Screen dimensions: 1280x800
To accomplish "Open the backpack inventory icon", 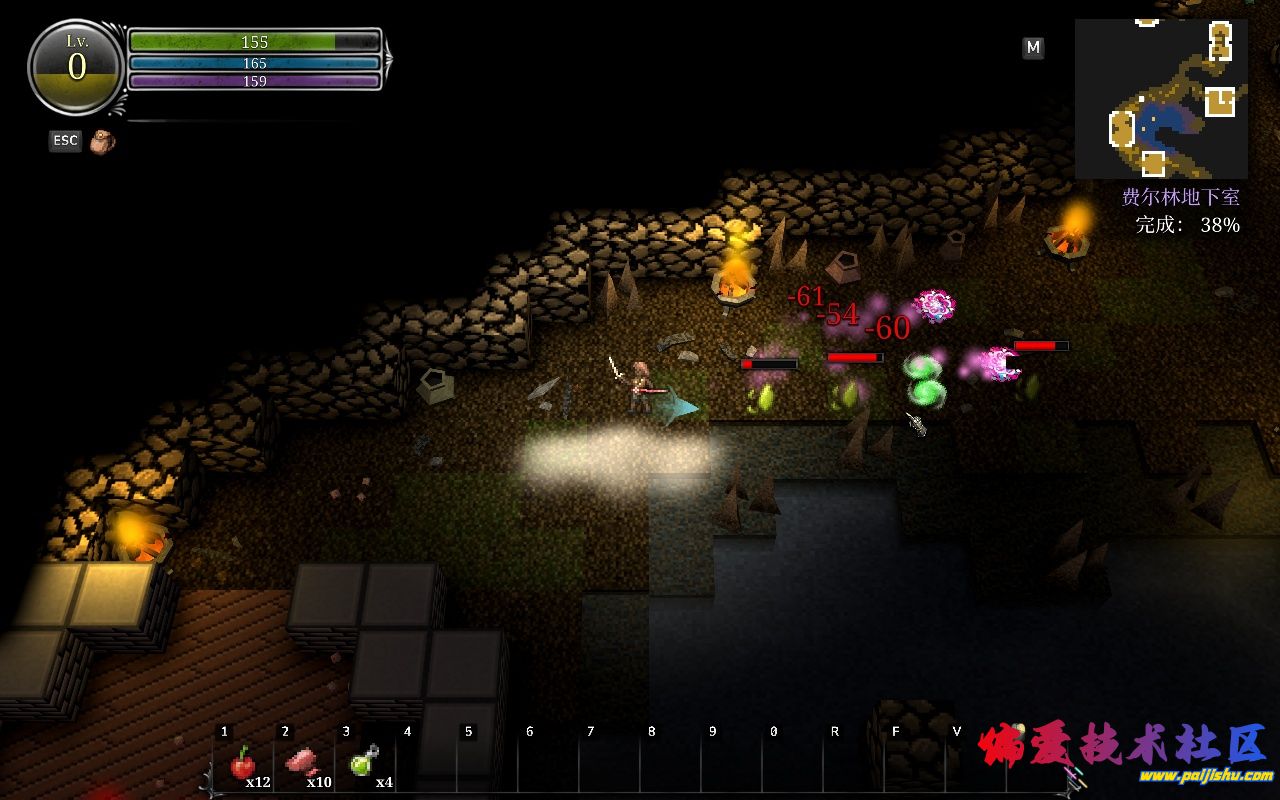I will pos(102,142).
